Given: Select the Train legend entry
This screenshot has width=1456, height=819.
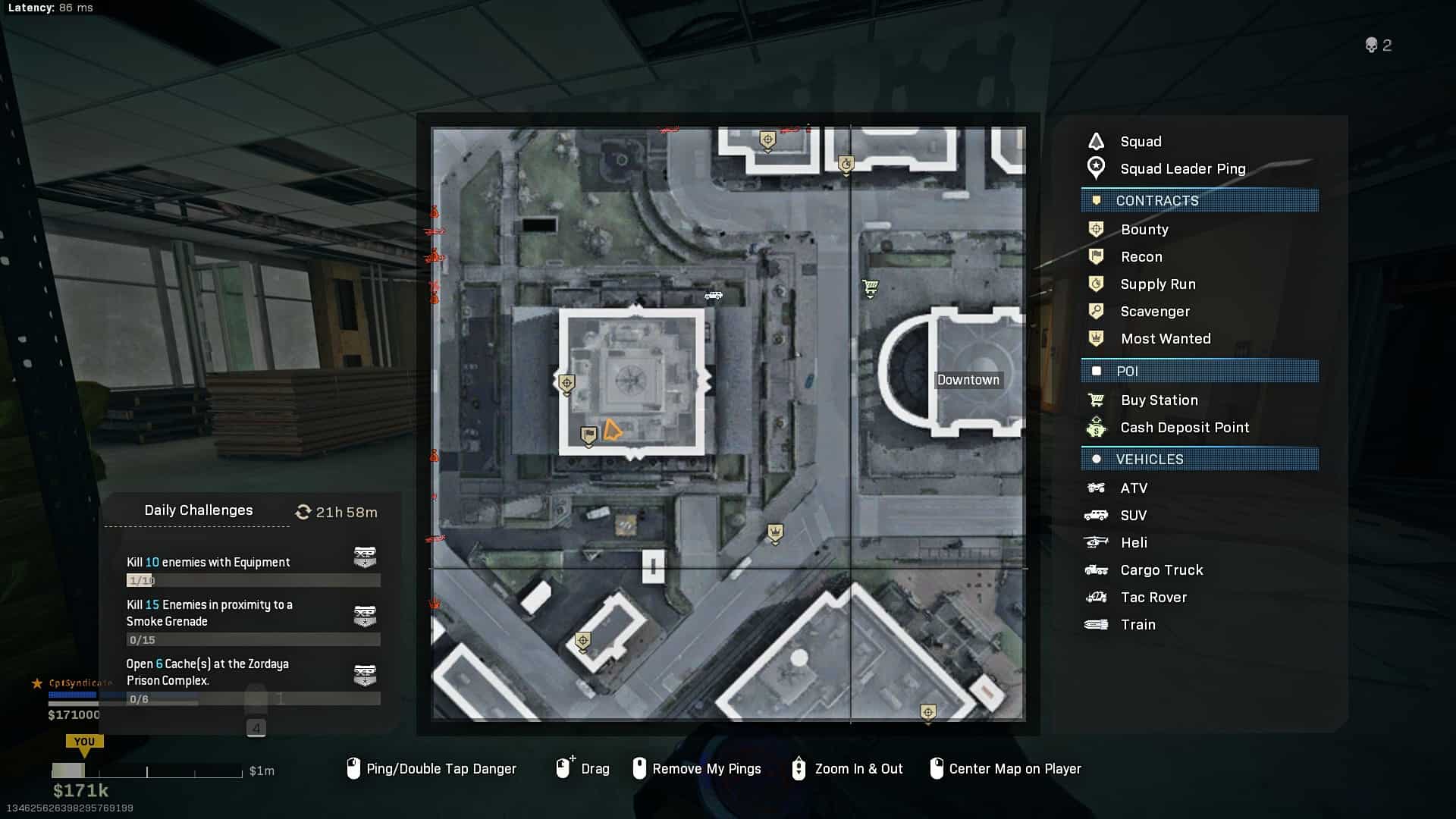Looking at the screenshot, I should click(x=1137, y=625).
